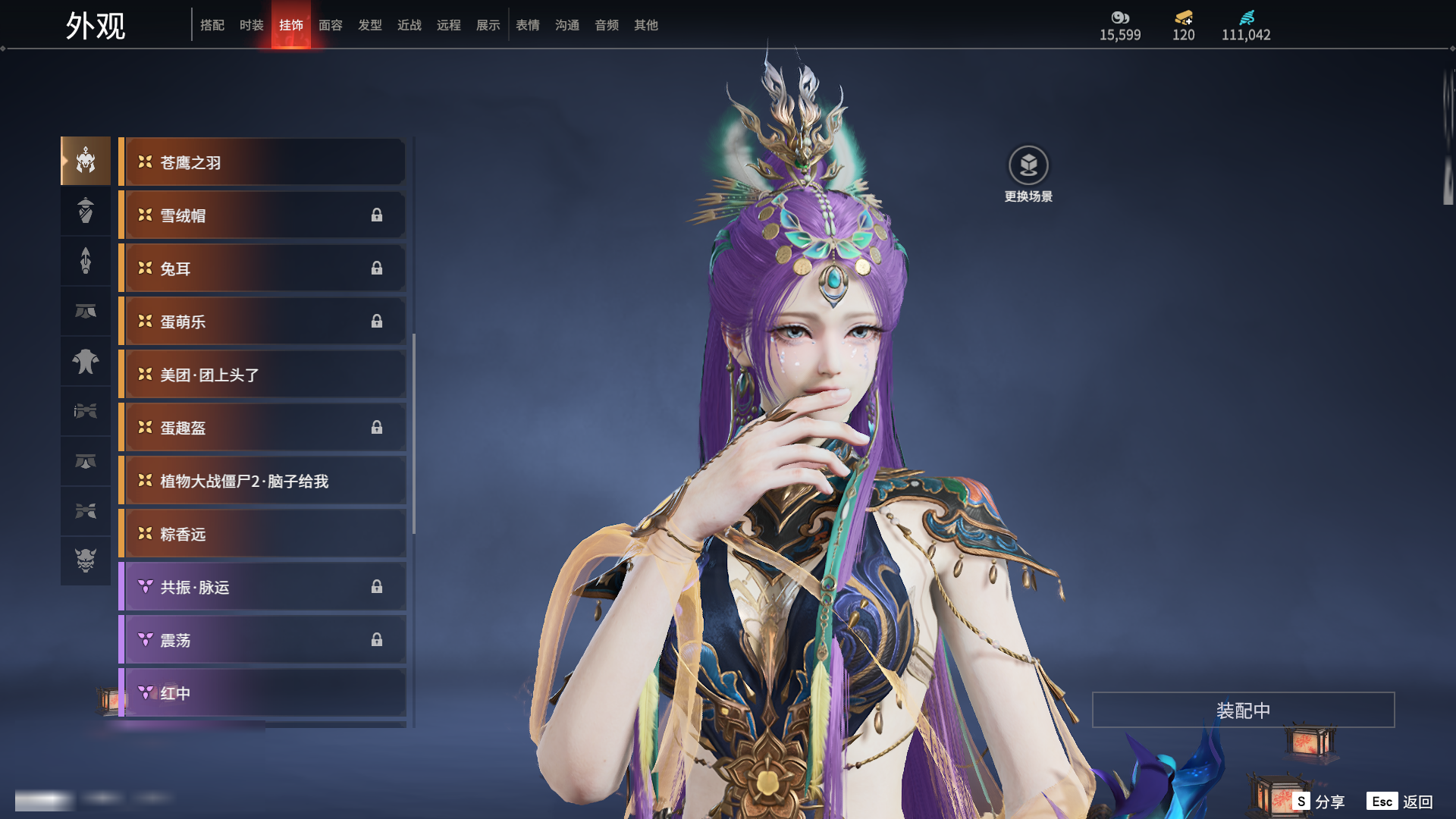Select the purple 共振·脉运 item
Viewport: 1456px width, 819px height.
(262, 587)
